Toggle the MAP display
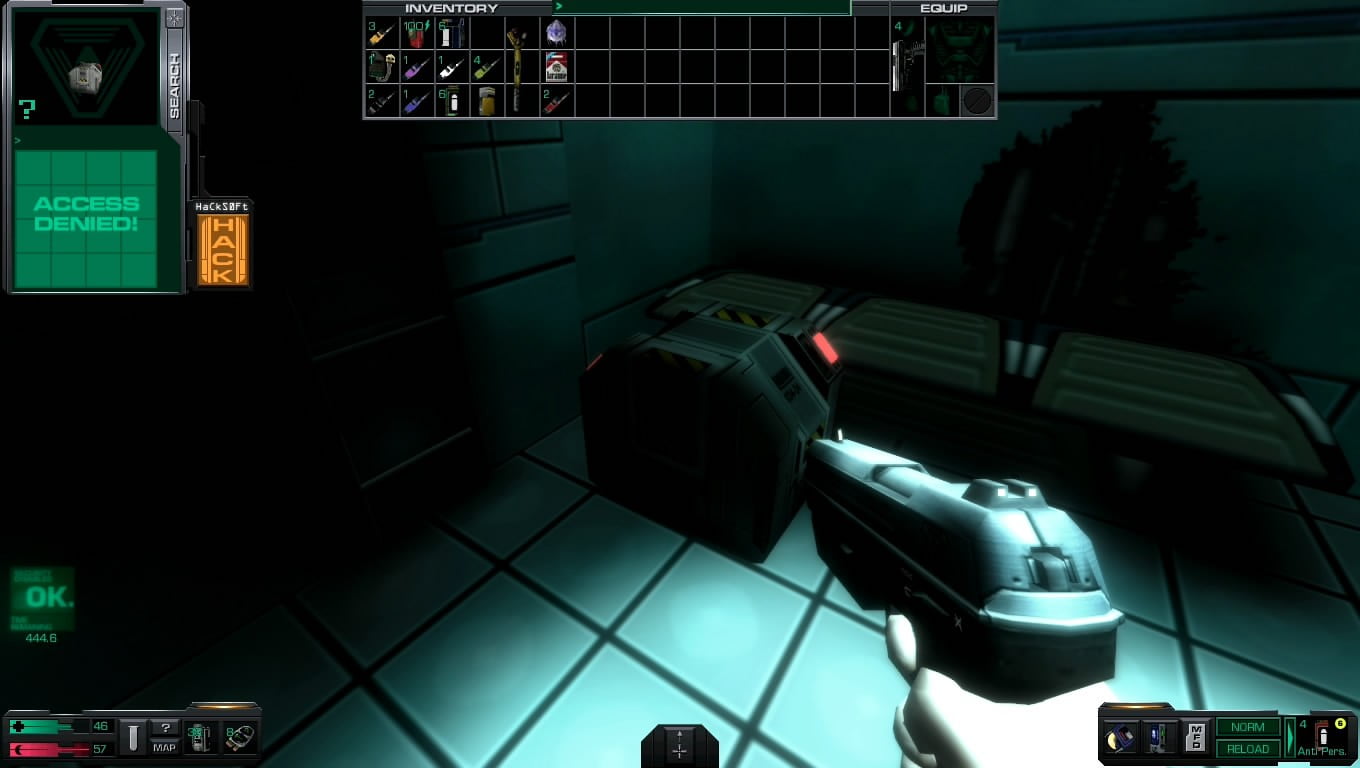Viewport: 1360px width, 768px height. (164, 747)
